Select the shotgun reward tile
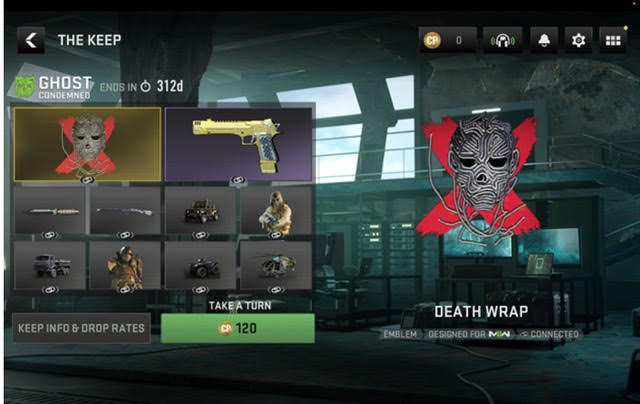The width and height of the screenshot is (640, 404). click(x=125, y=212)
